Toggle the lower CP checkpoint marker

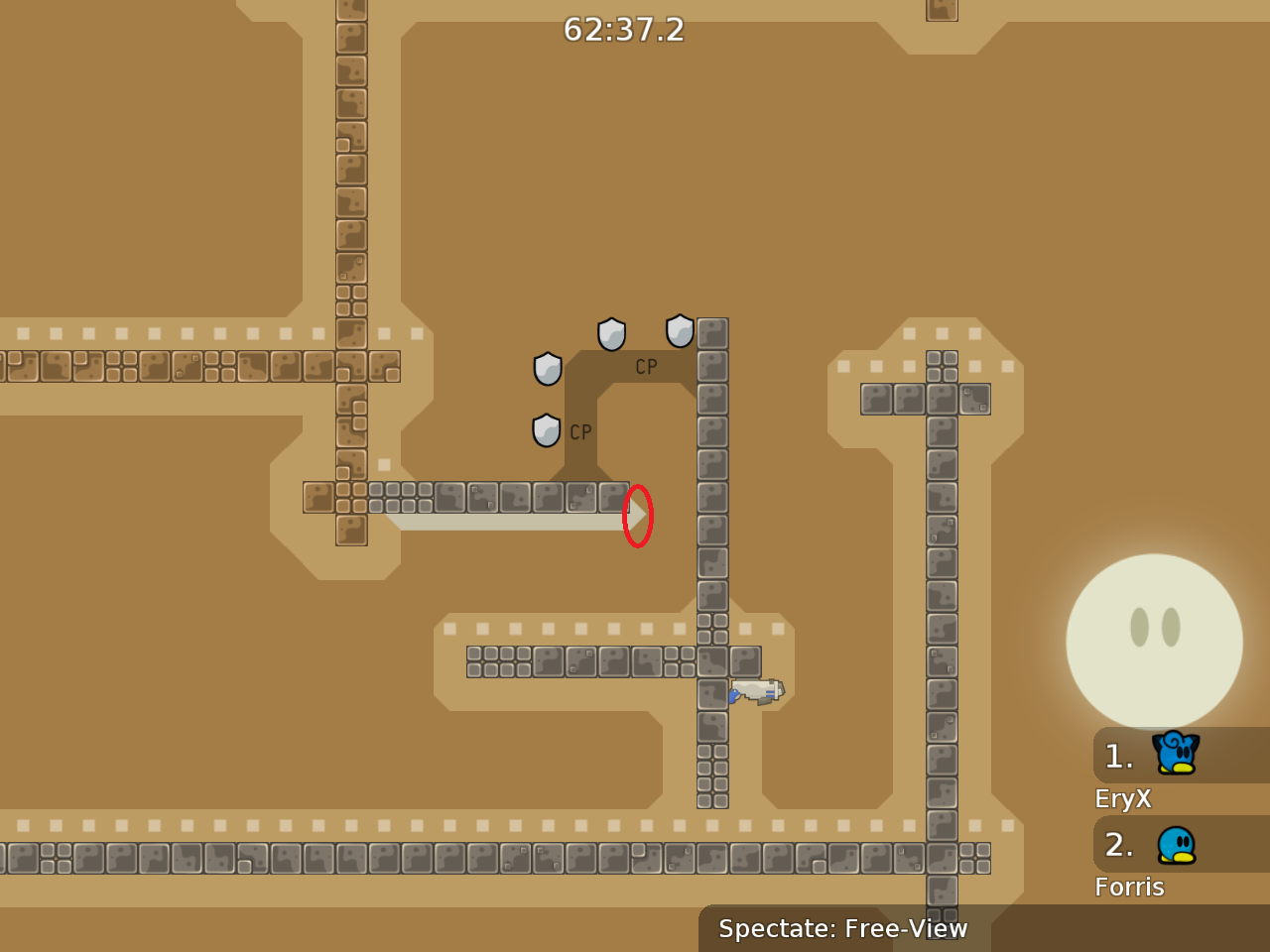pyautogui.click(x=579, y=431)
